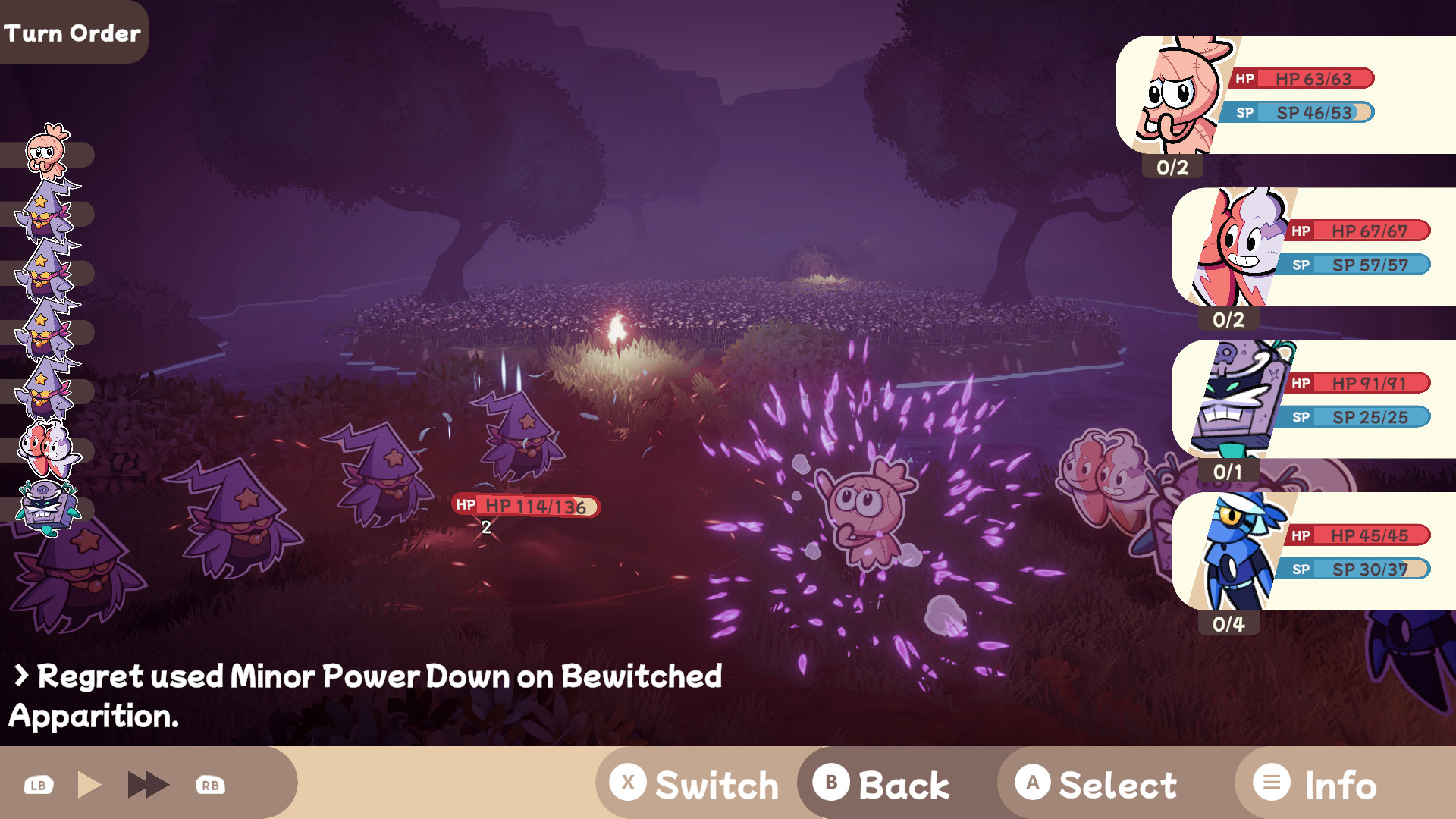Toggle normal play speed with the play icon
Image resolution: width=1456 pixels, height=819 pixels.
click(x=91, y=783)
